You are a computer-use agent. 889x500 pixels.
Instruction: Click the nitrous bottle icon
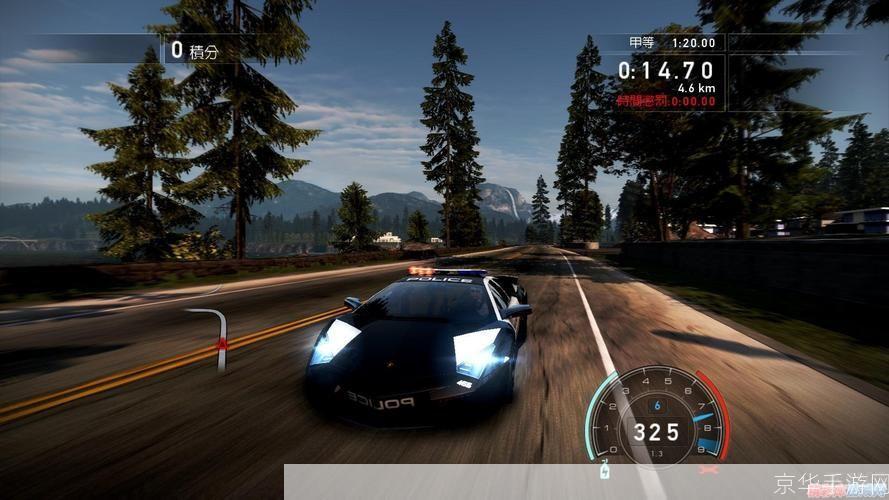(603, 471)
